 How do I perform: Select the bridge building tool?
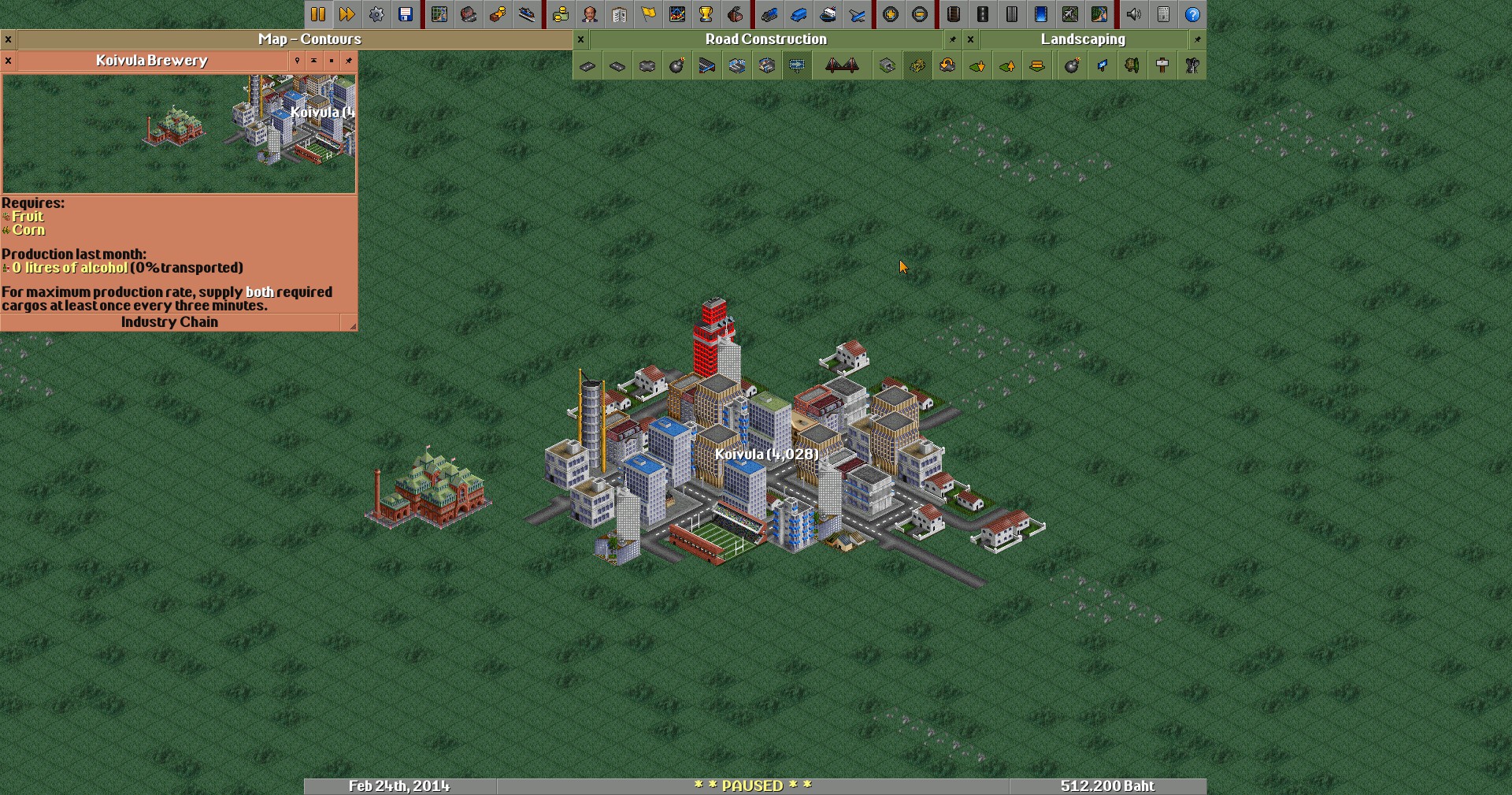click(842, 66)
